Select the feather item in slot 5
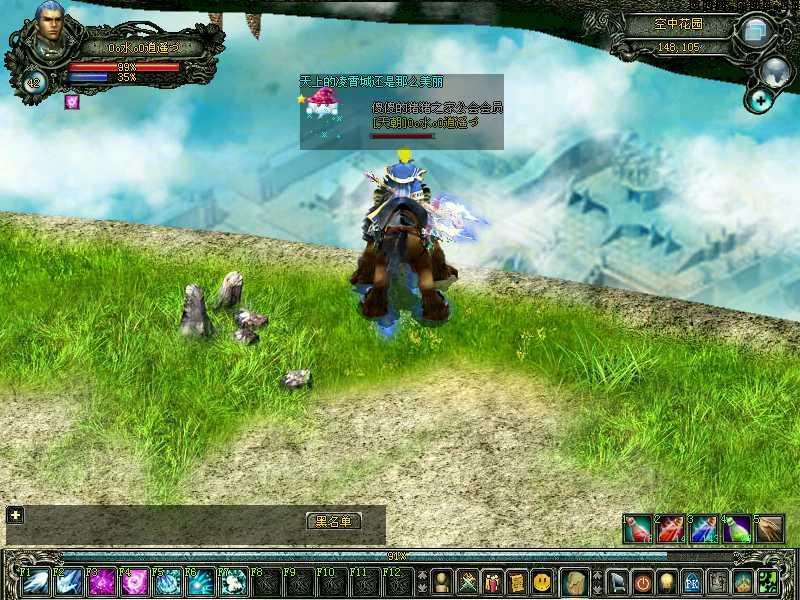 pos(769,529)
